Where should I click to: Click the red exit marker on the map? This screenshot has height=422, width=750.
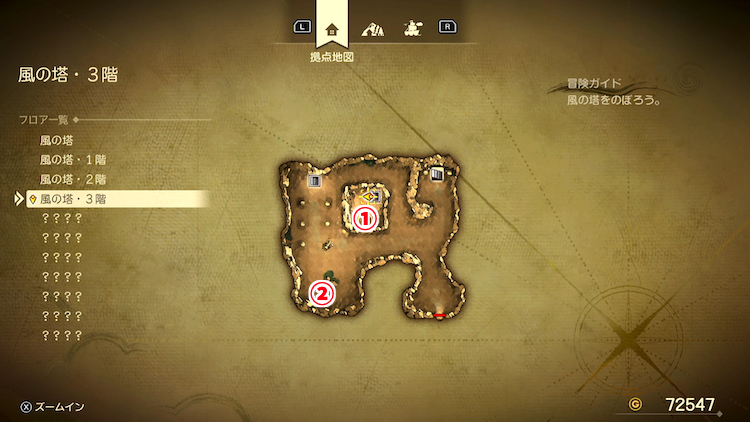439,316
